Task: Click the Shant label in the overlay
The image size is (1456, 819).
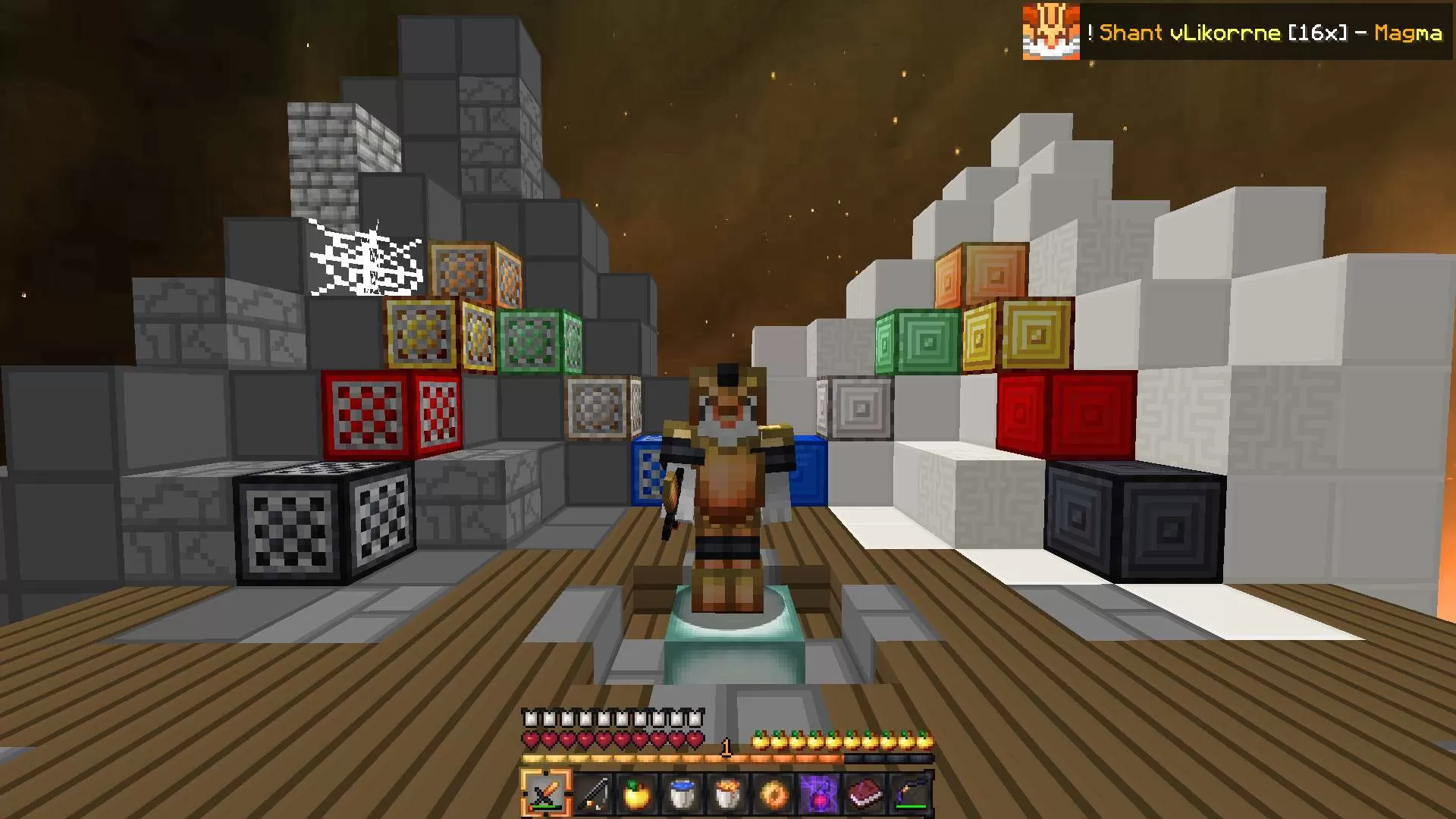Action: tap(1131, 33)
